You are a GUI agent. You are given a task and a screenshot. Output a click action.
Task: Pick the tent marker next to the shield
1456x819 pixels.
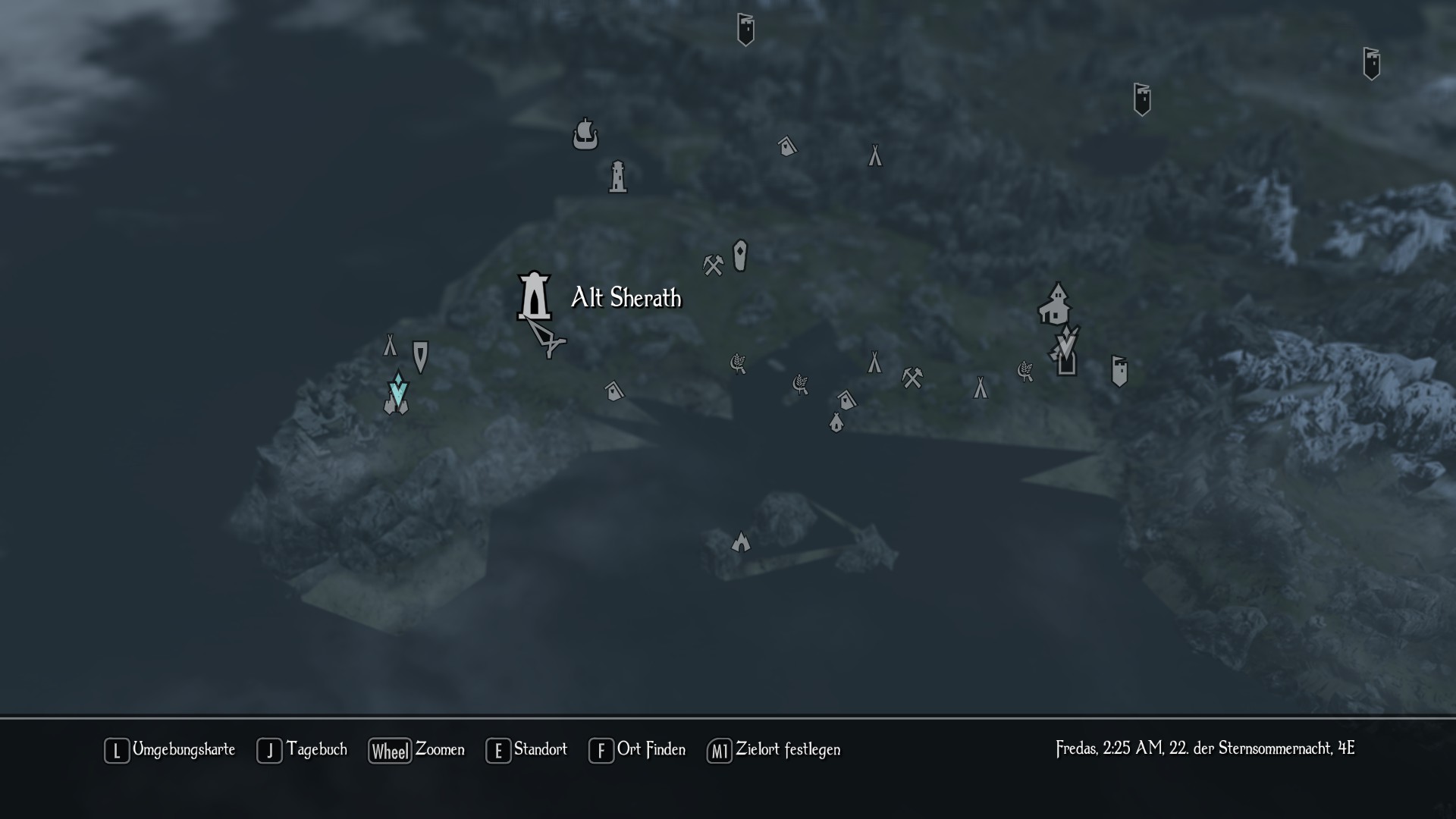[390, 345]
